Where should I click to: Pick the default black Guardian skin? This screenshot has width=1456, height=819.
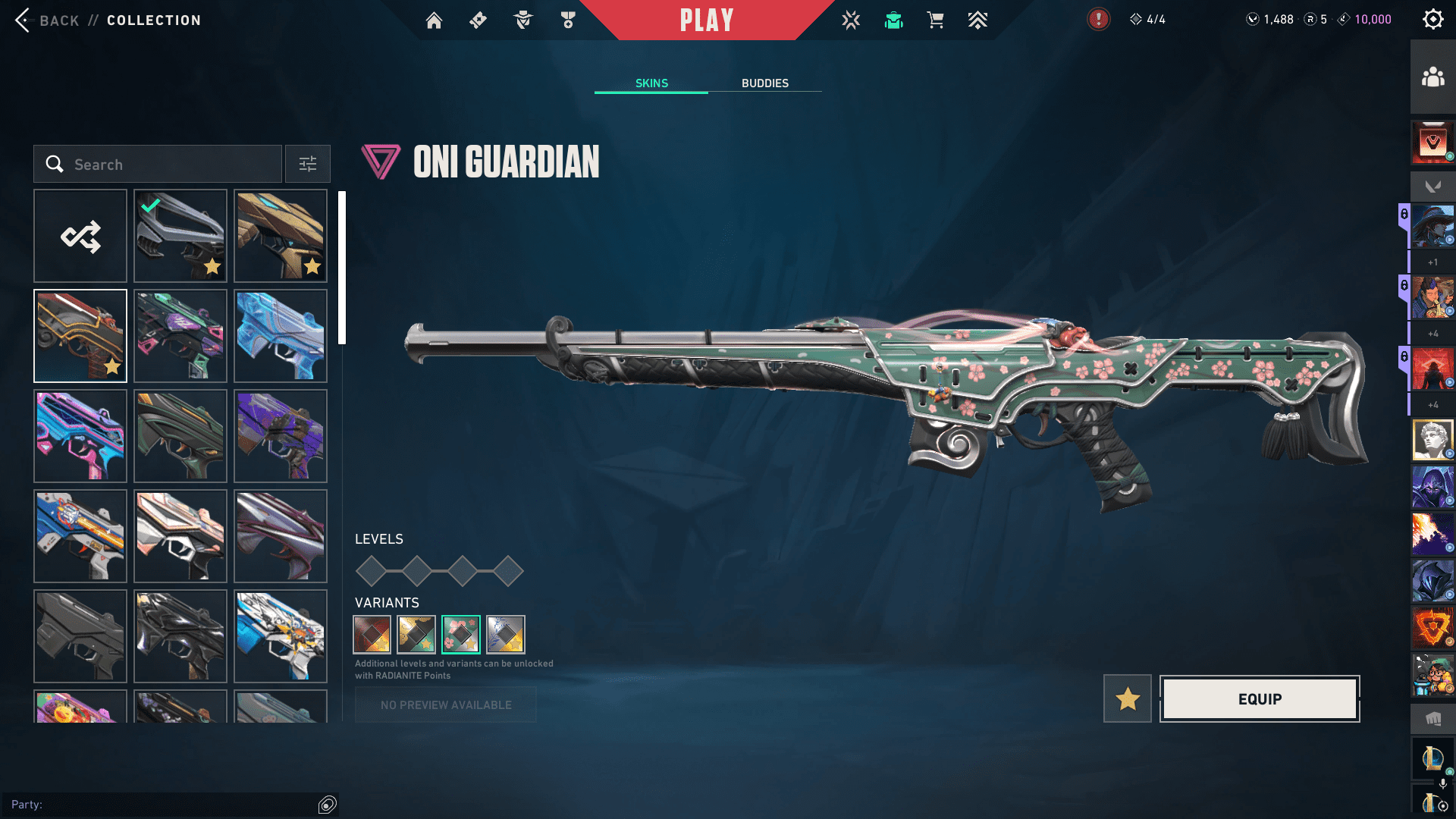pos(80,637)
